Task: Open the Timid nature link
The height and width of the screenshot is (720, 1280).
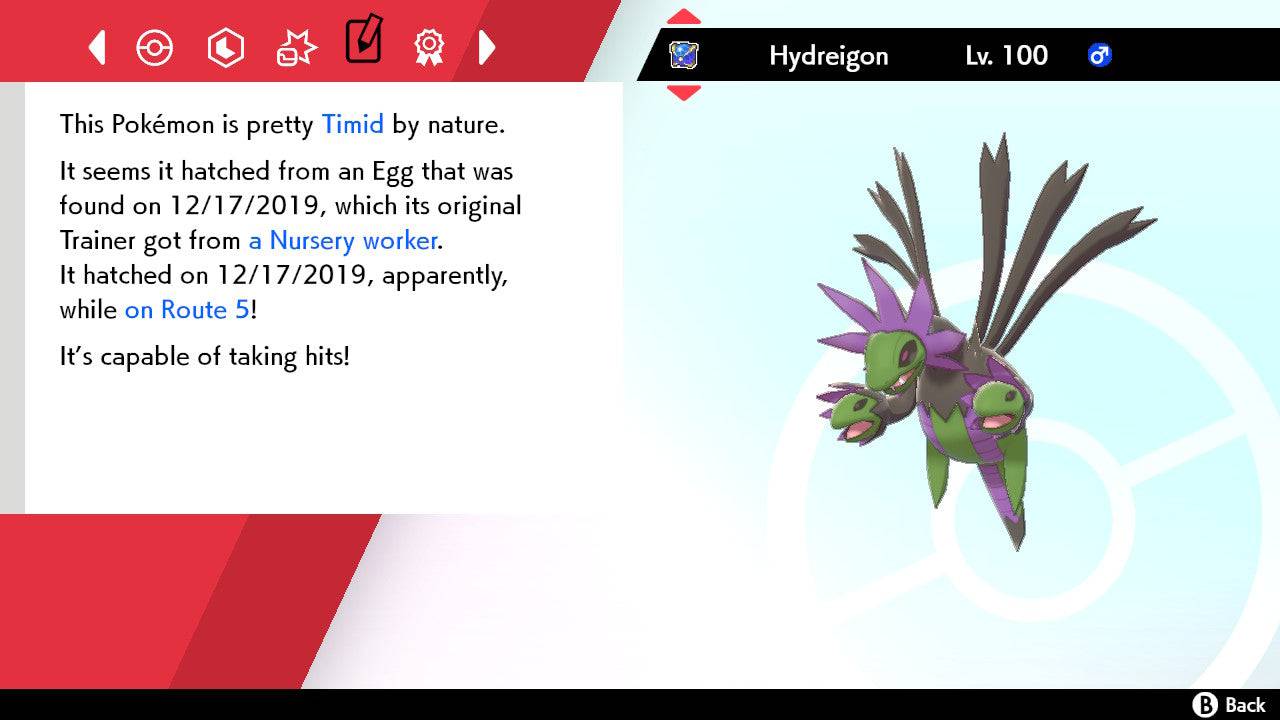Action: [x=352, y=124]
